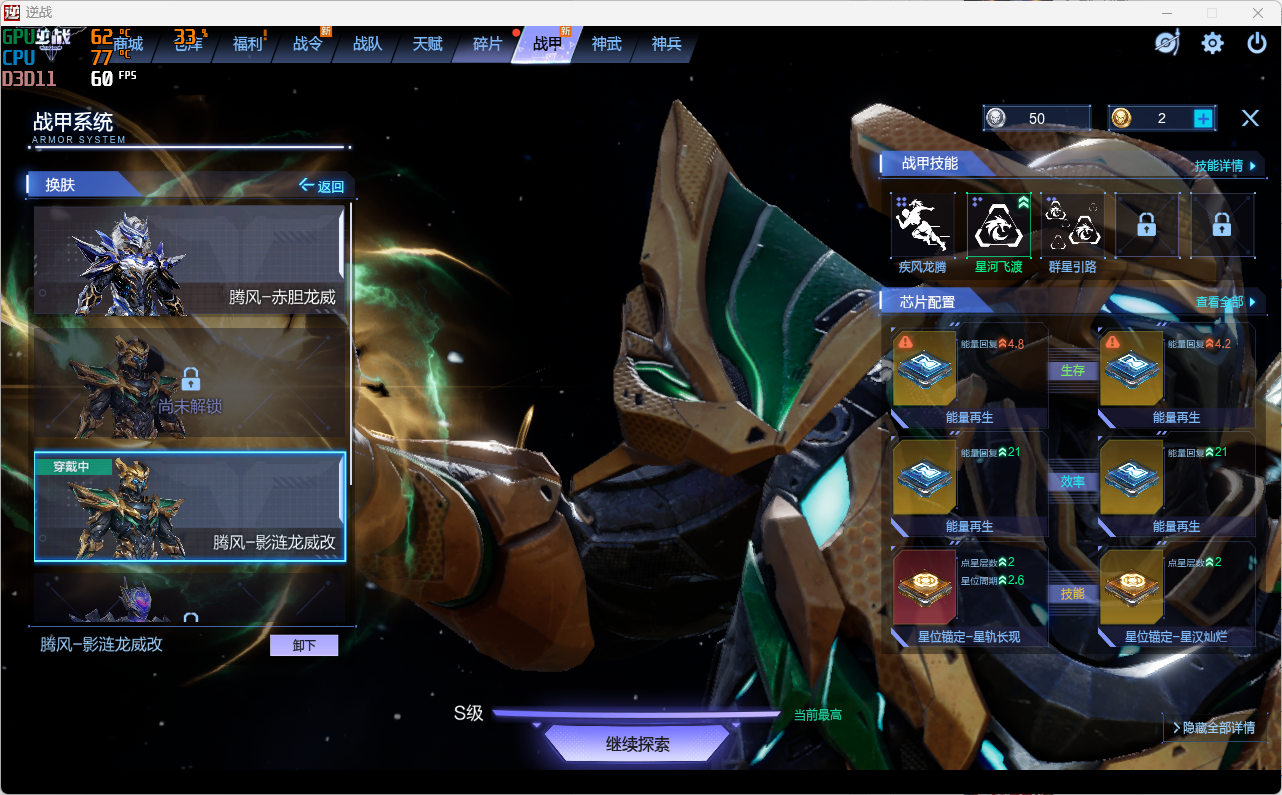Open the 碎片 tab
This screenshot has height=795, width=1282.
[487, 44]
